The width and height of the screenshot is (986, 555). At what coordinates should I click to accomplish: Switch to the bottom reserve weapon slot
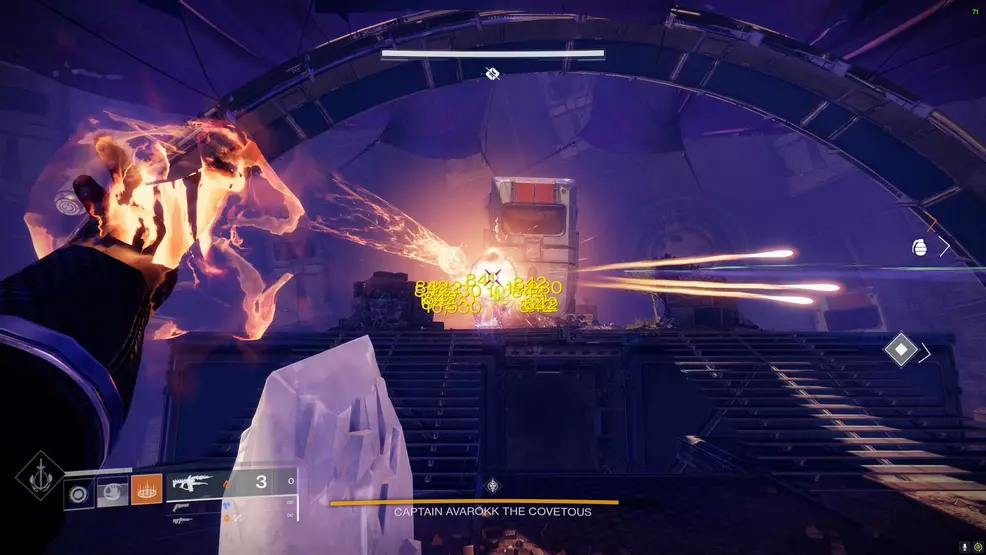pyautogui.click(x=182, y=520)
